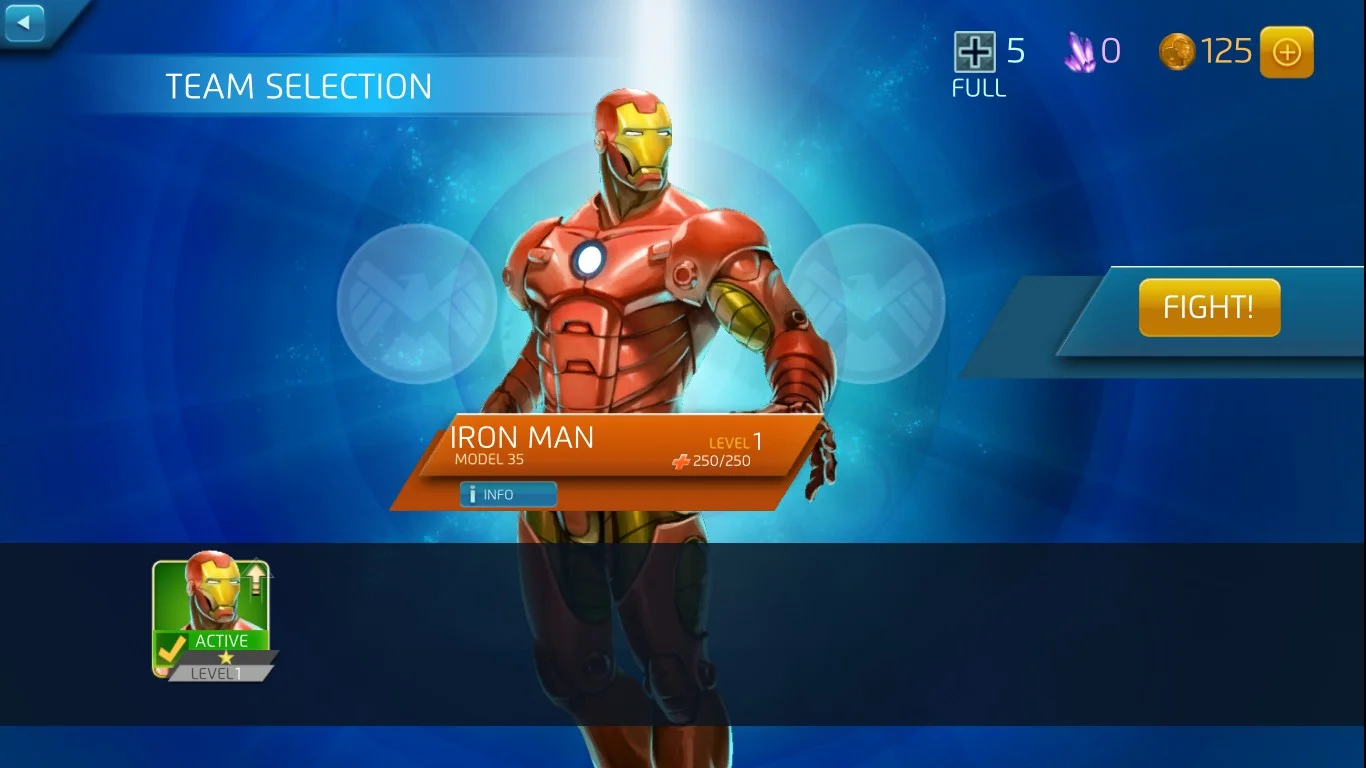
Task: Click the gold plus icon to purchase coins
Action: click(x=1287, y=51)
